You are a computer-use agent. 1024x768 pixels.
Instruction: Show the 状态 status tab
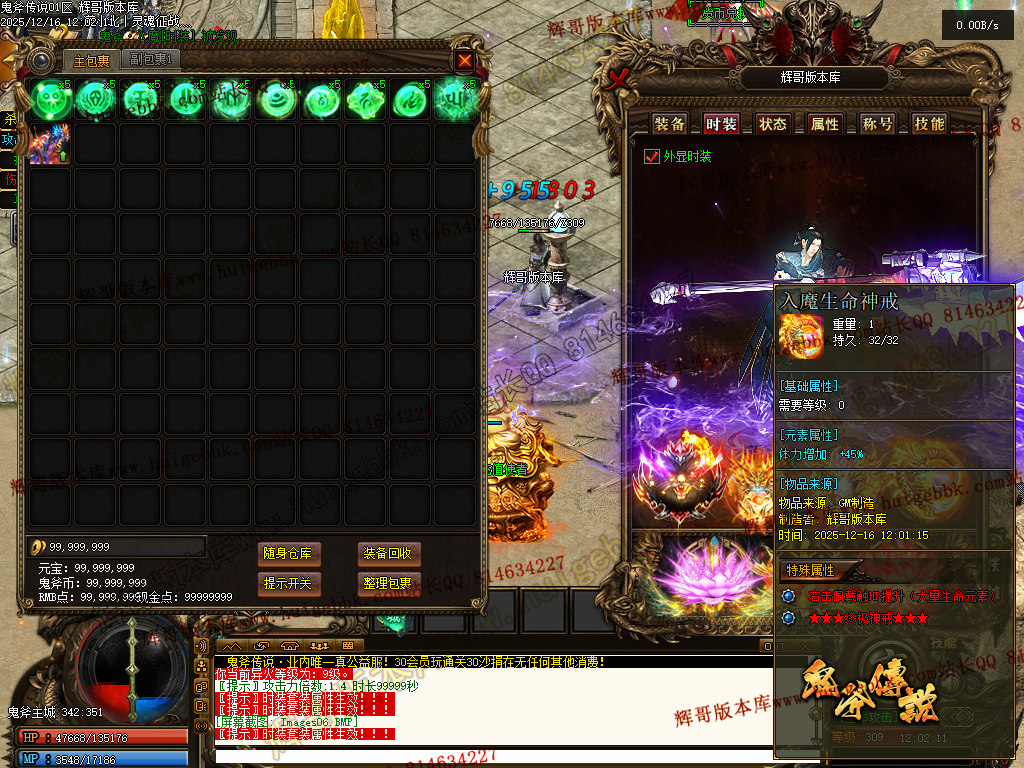(772, 124)
